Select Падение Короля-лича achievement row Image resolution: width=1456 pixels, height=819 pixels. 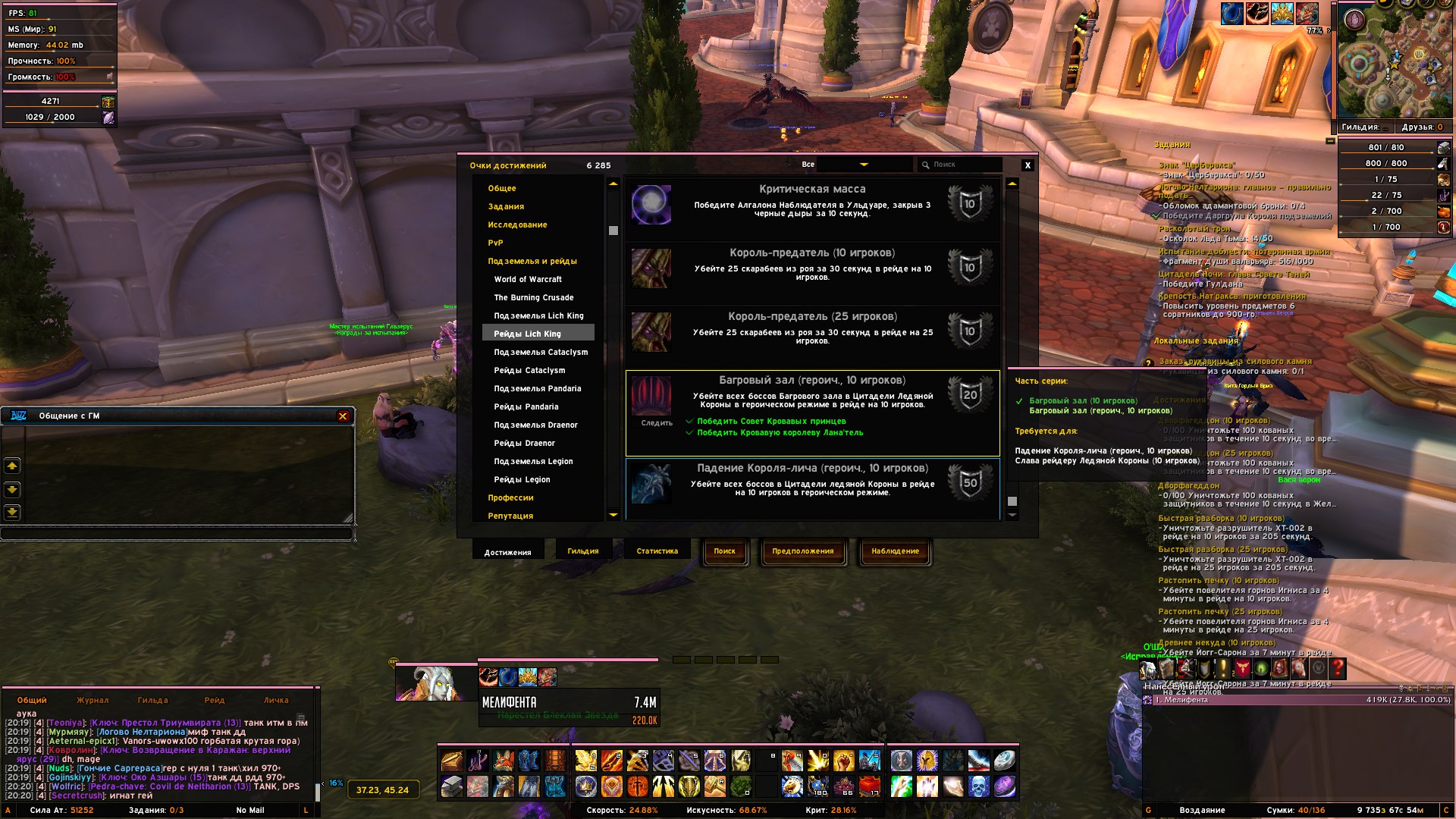[x=811, y=485]
